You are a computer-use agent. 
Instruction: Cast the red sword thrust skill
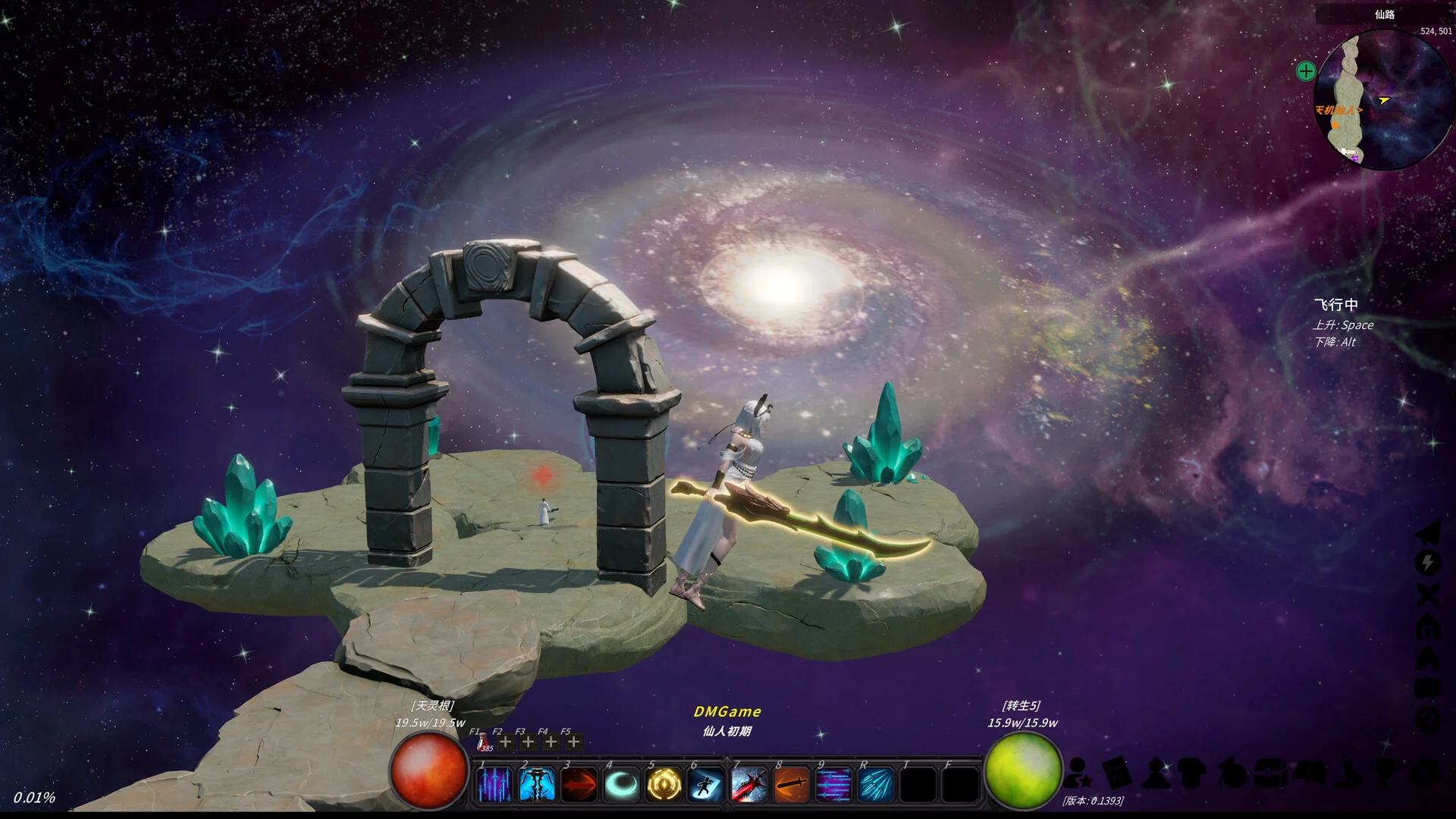pyautogui.click(x=579, y=784)
